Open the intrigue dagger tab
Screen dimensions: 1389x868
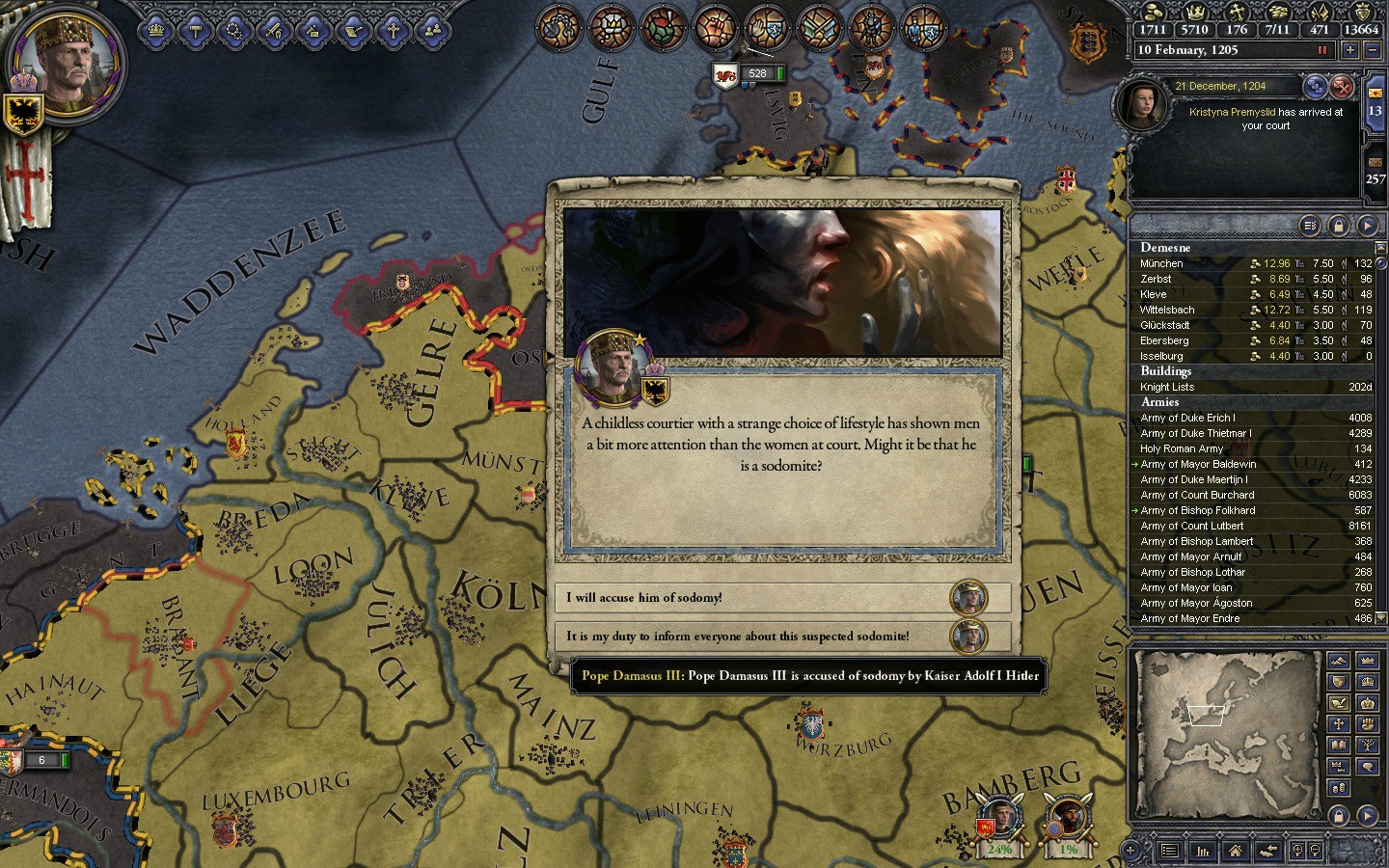[314, 32]
